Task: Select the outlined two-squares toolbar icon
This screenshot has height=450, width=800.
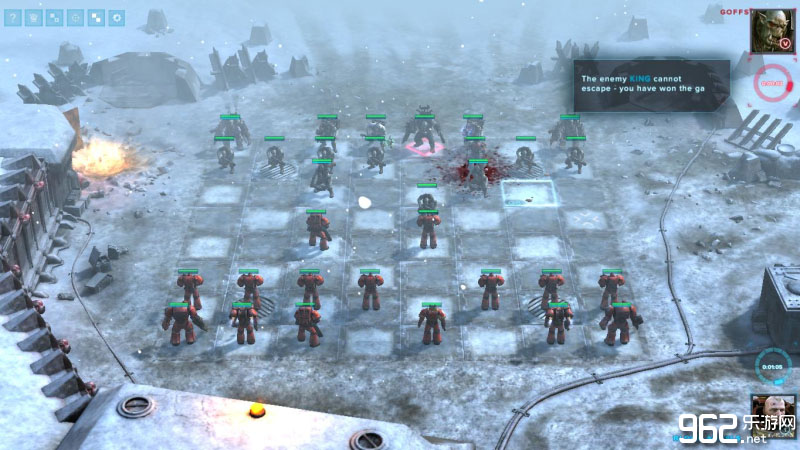Action: click(55, 17)
